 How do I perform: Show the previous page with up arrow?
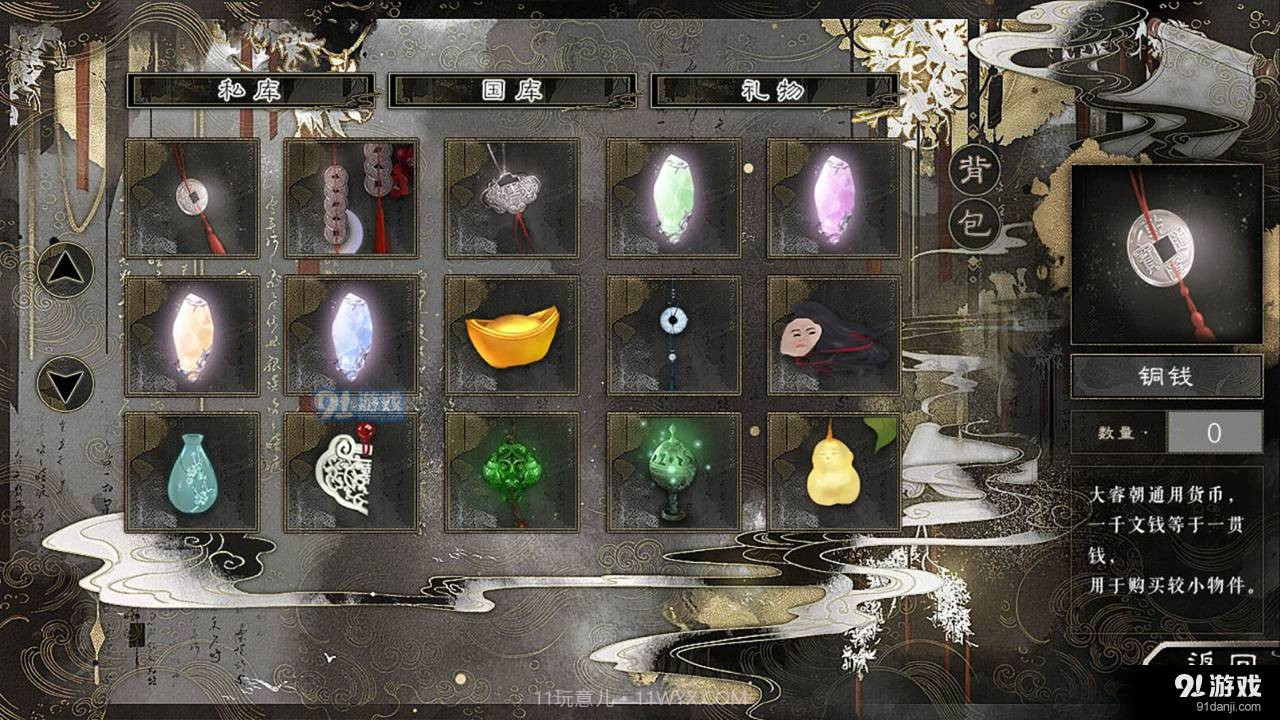coord(65,270)
